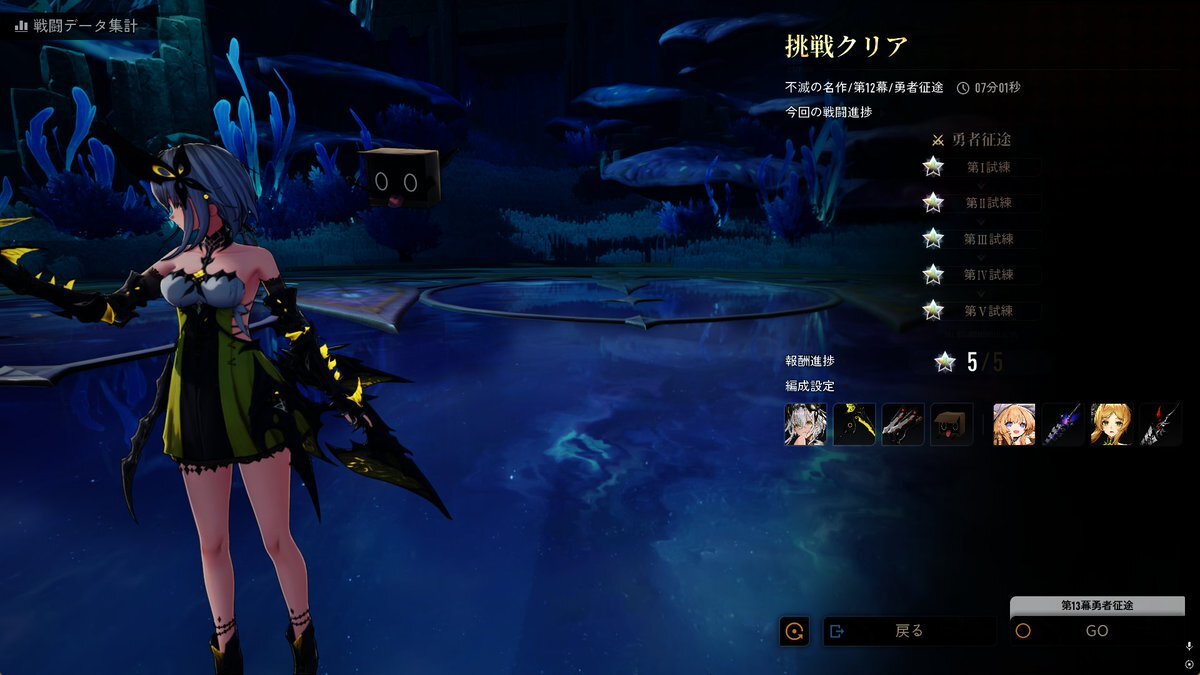Click the 戻る return button
The width and height of the screenshot is (1200, 675).
(x=909, y=631)
